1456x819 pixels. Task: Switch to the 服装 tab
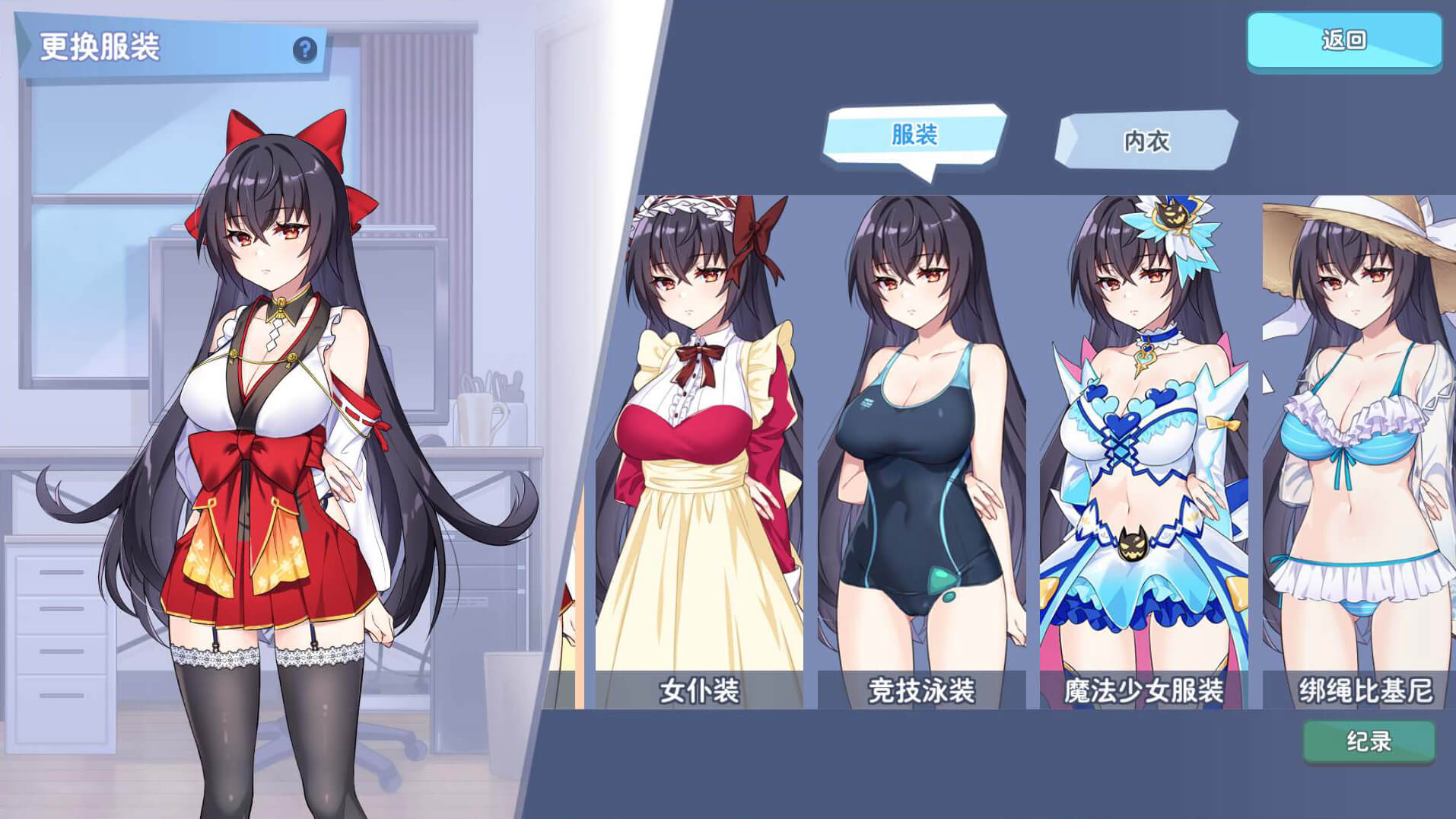tap(914, 135)
